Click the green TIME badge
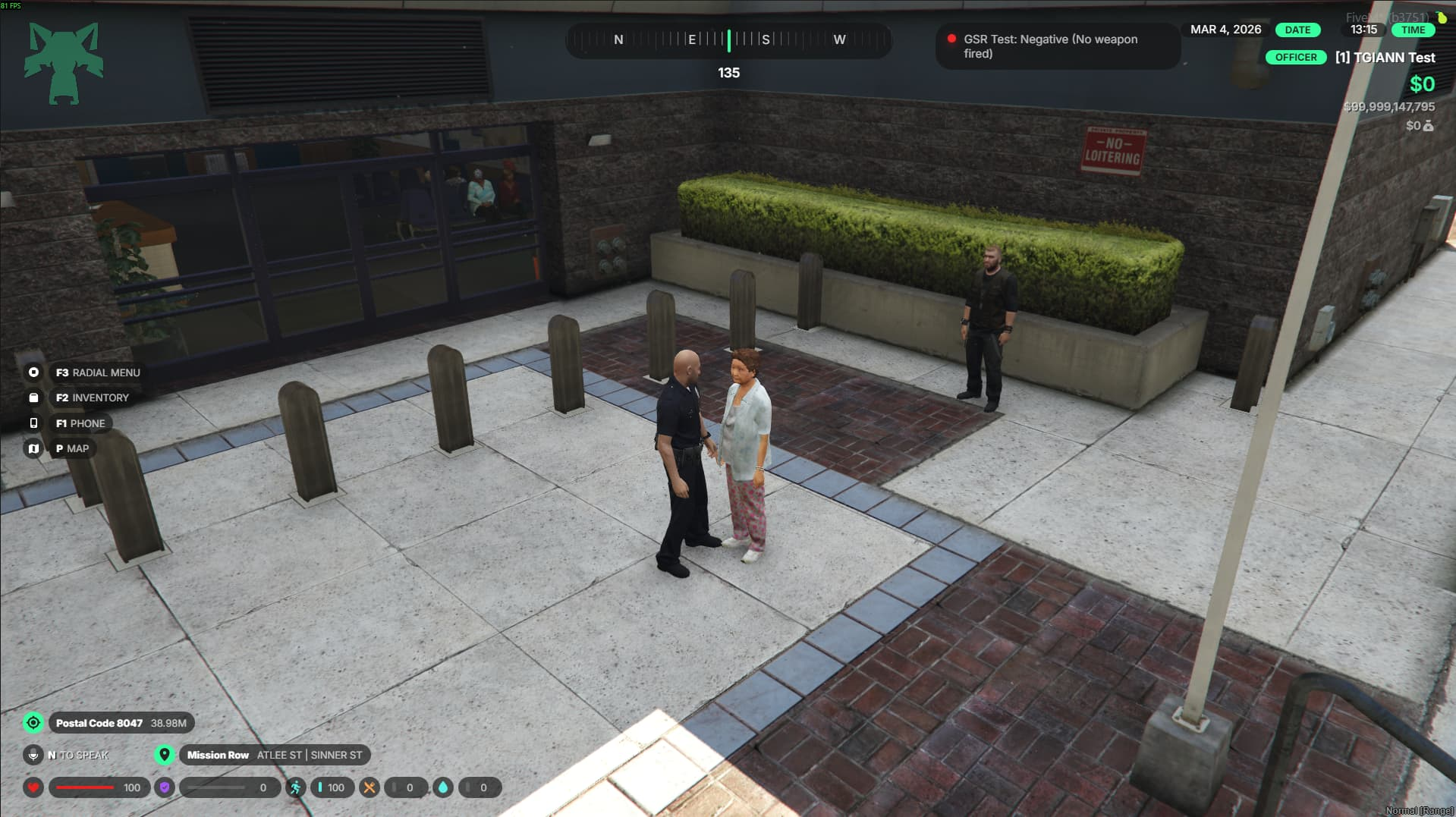Screen dimensions: 1456x817 pos(1413,30)
